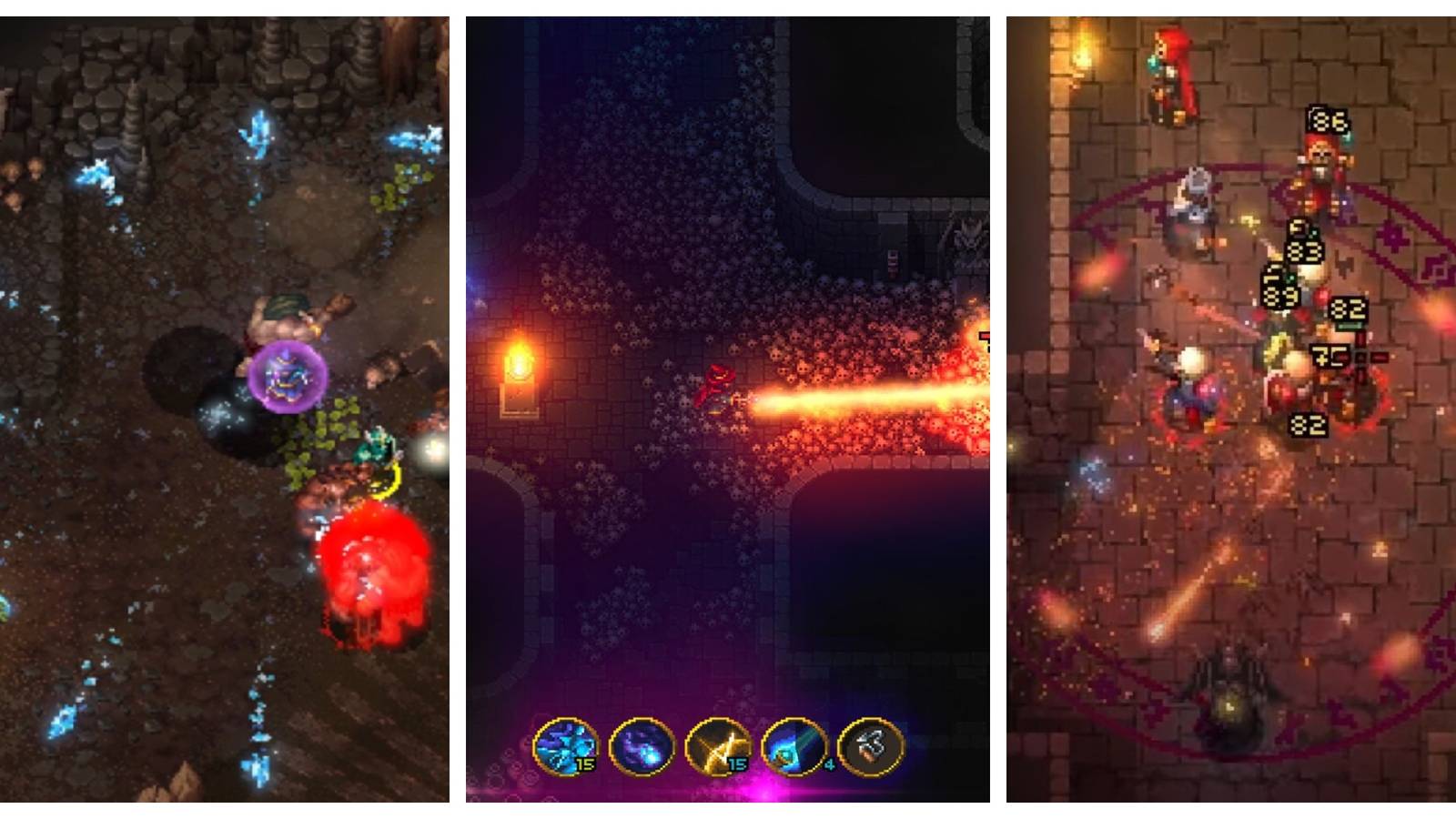Click the 4 charge badge on dagger skill
This screenshot has height=819, width=1456.
pyautogui.click(x=829, y=763)
